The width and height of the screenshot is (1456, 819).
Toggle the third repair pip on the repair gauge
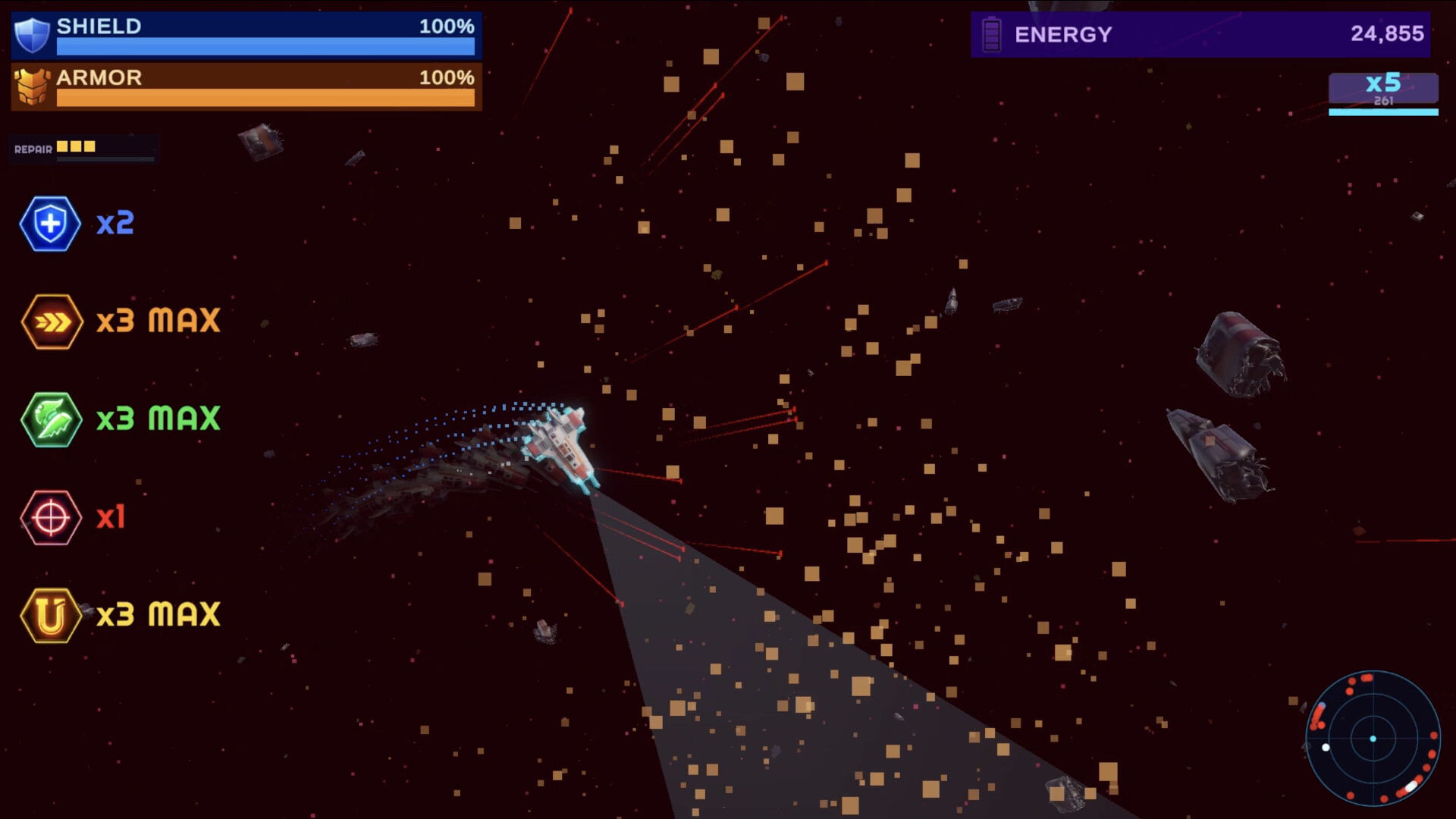(89, 146)
